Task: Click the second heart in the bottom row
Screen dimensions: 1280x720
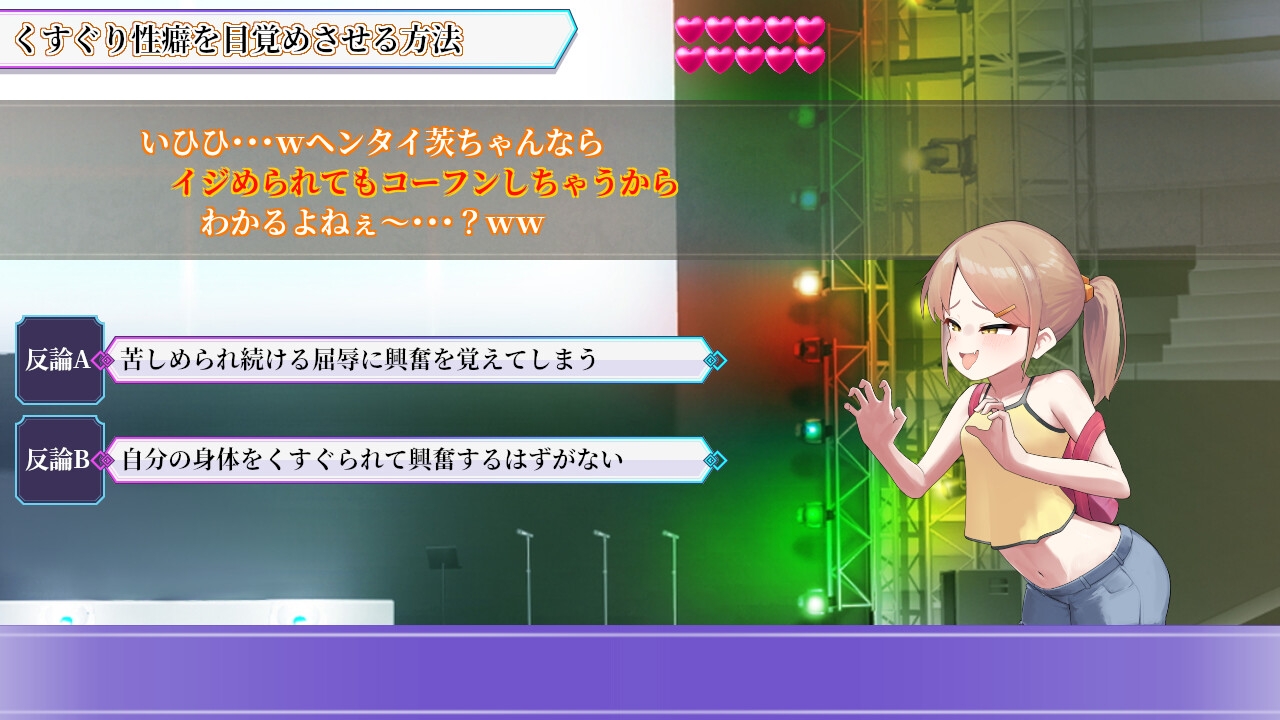Action: point(719,58)
